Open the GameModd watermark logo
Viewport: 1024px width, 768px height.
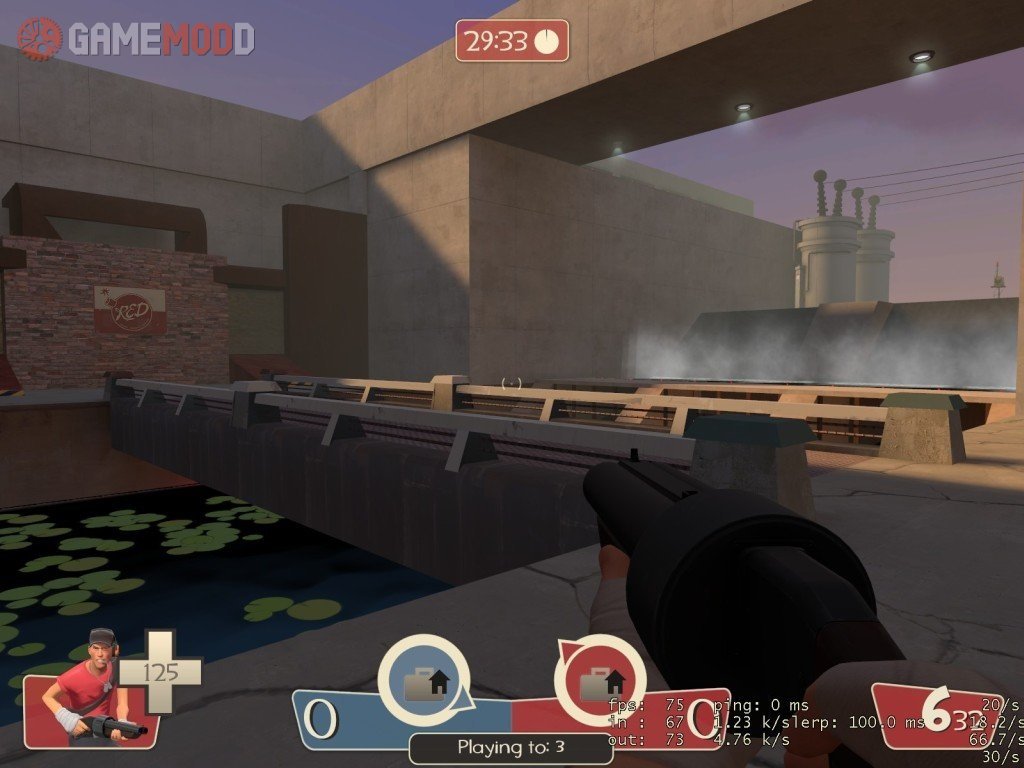[136, 38]
